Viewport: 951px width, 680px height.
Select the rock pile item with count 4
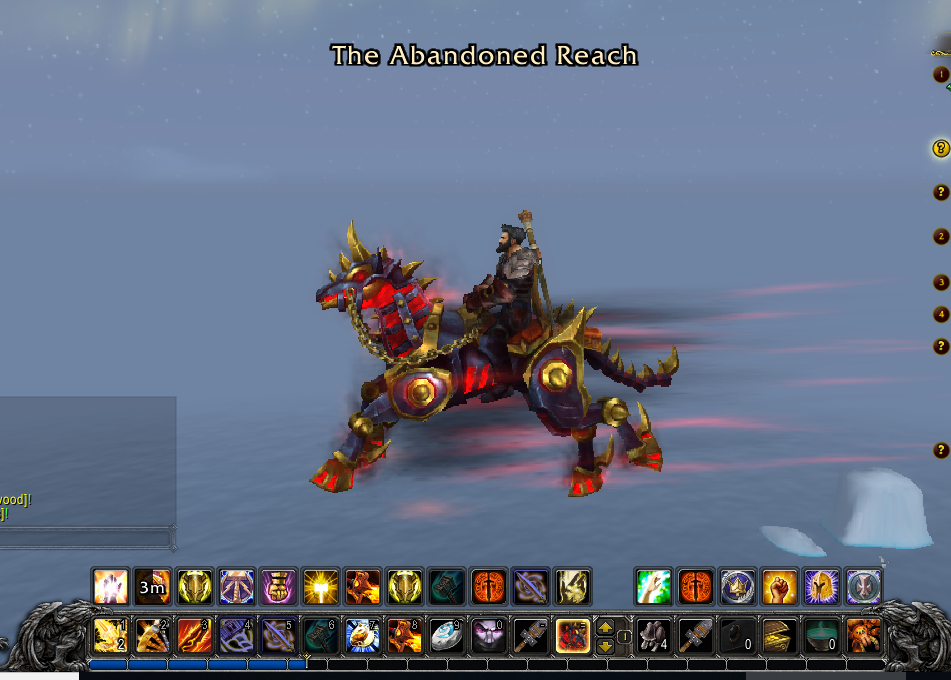(653, 636)
